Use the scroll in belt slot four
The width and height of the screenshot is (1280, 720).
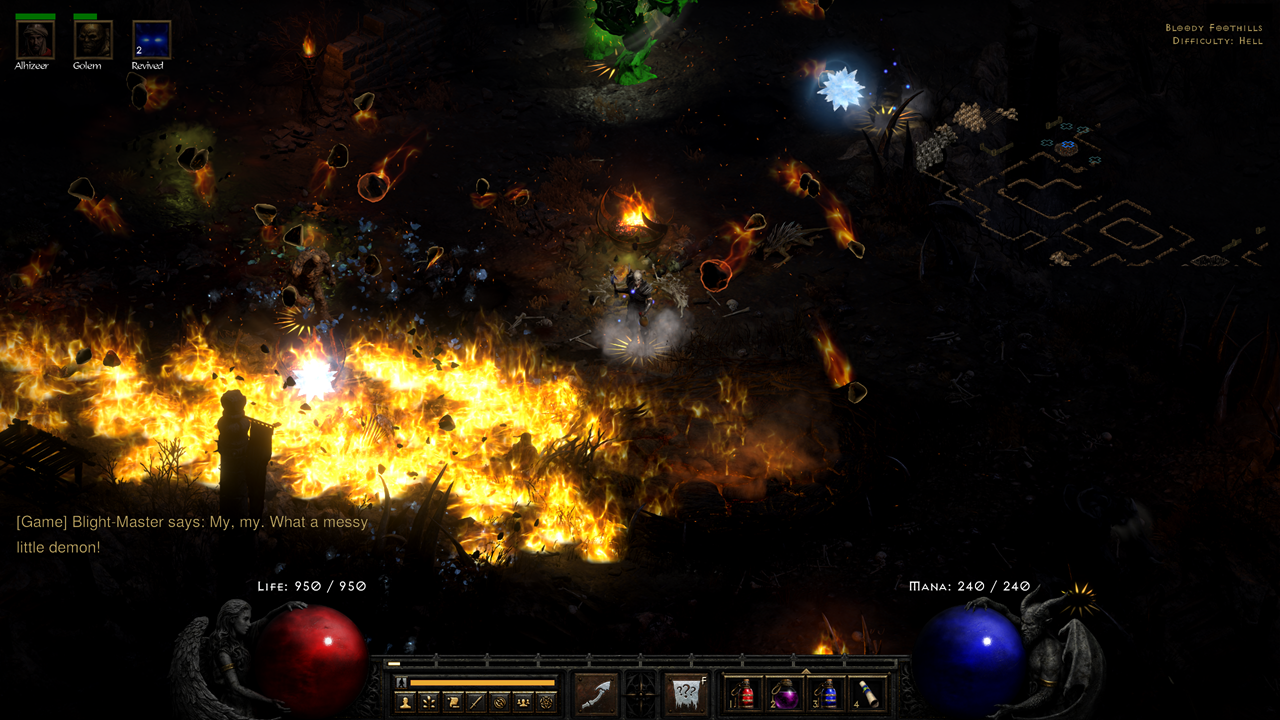[866, 694]
